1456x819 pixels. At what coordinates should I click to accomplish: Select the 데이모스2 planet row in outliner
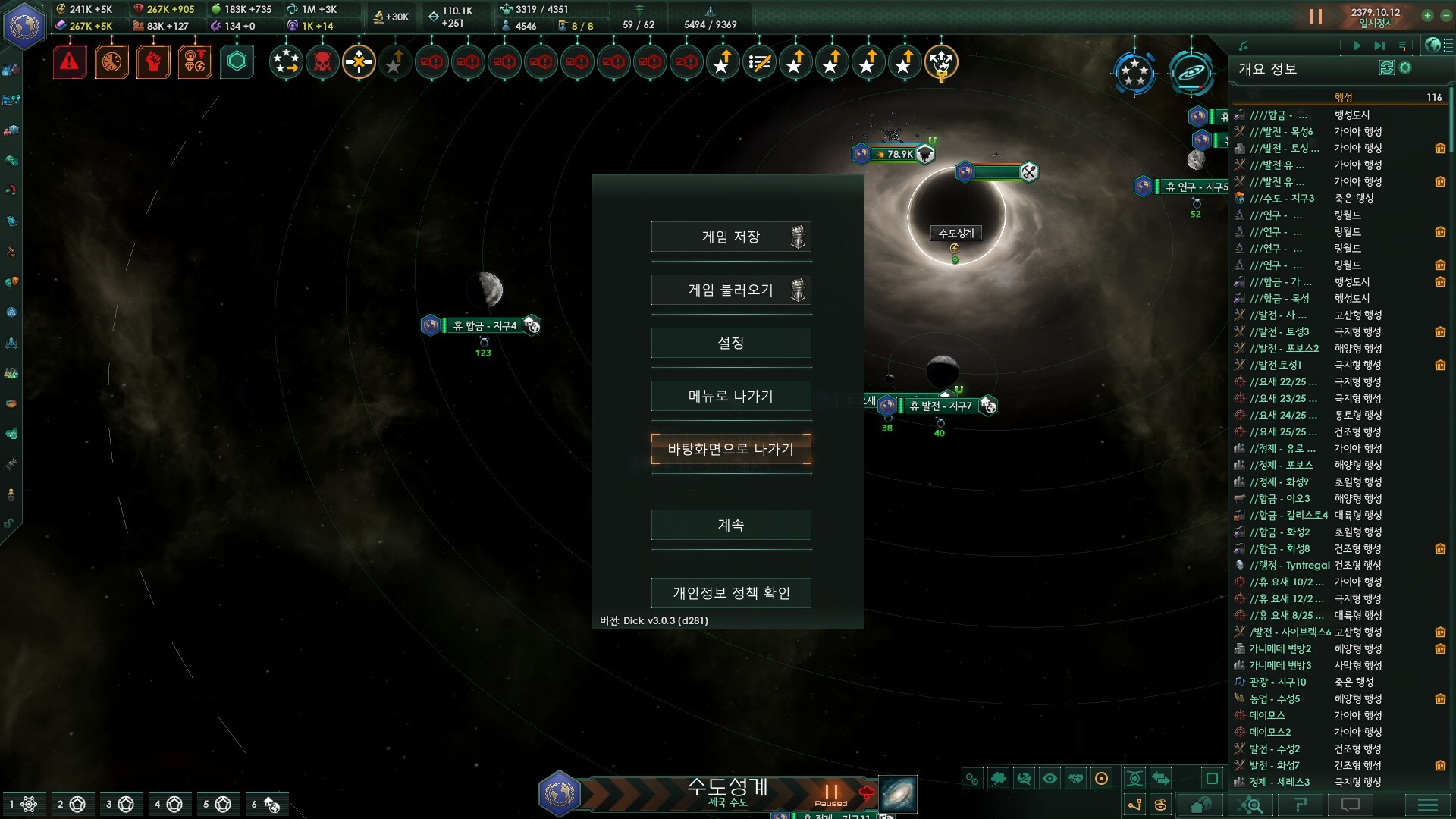(1269, 732)
